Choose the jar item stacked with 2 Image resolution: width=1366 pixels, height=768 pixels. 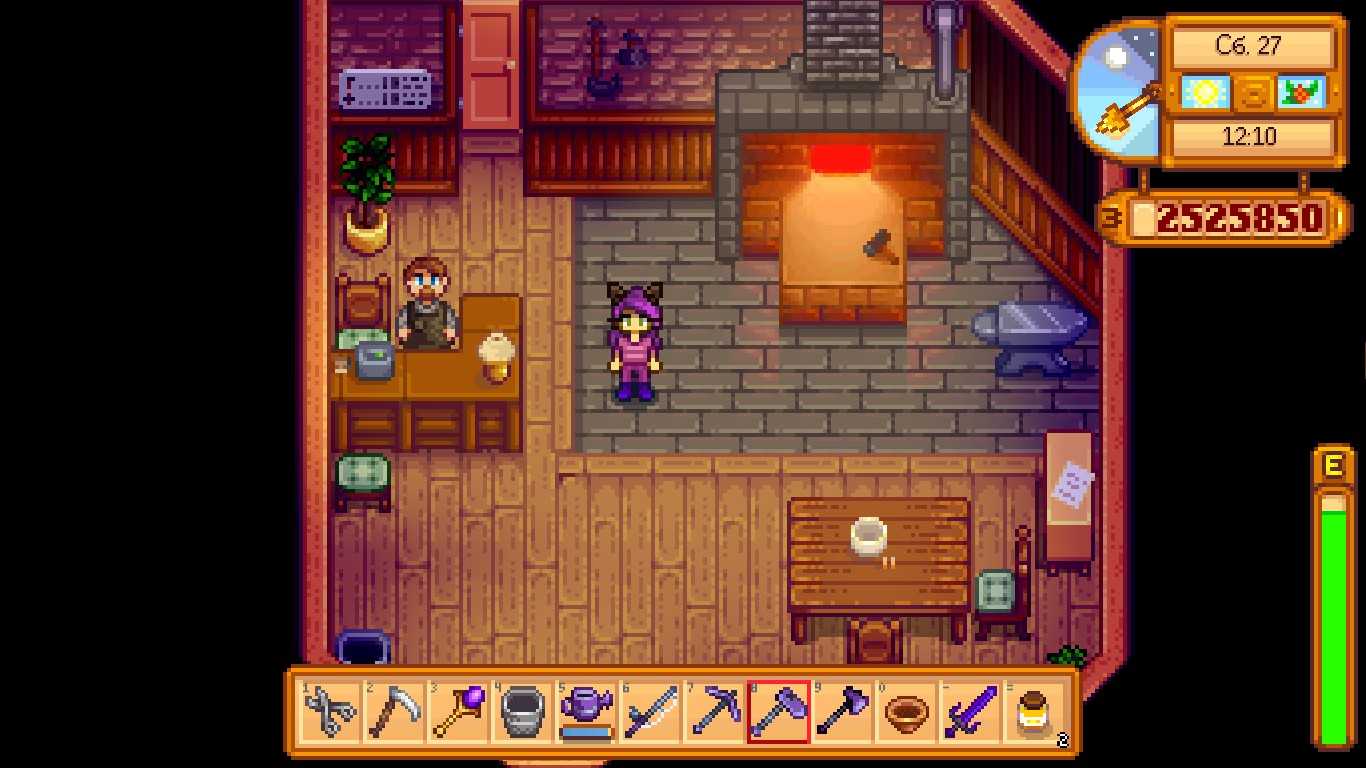click(x=1034, y=712)
